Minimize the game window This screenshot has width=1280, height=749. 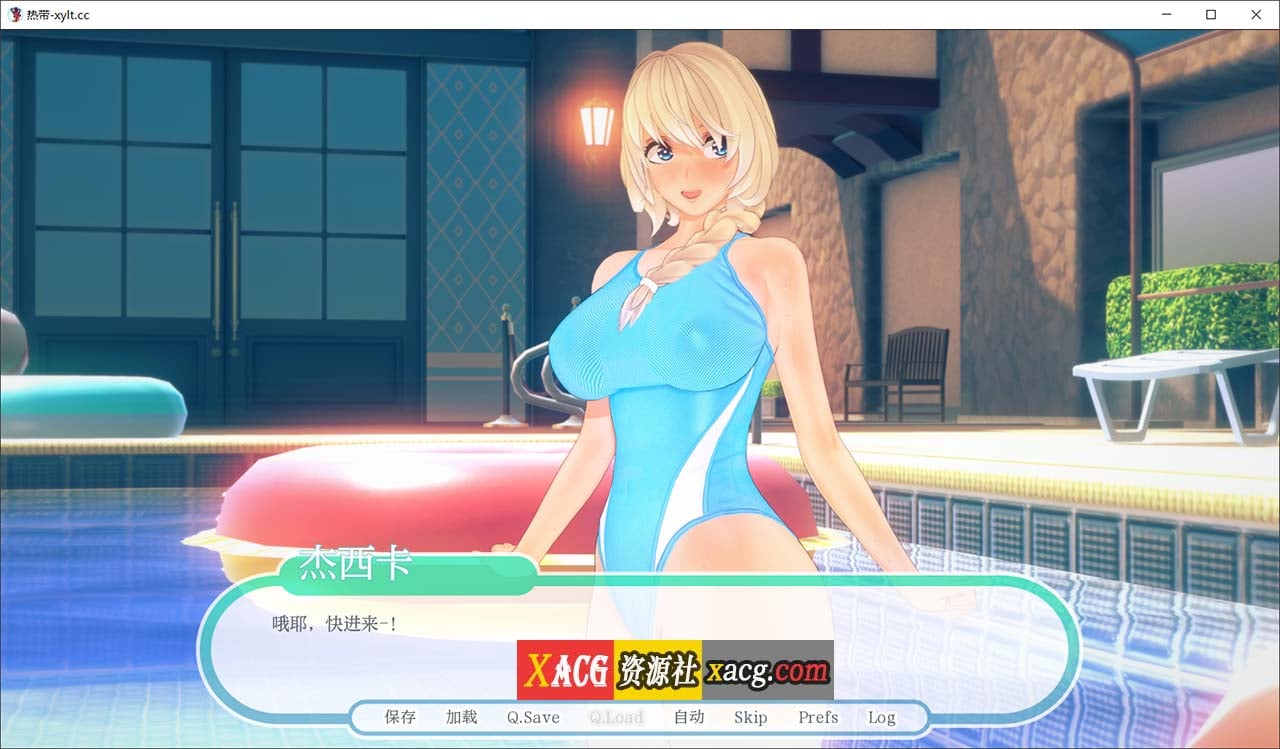pyautogui.click(x=1166, y=14)
